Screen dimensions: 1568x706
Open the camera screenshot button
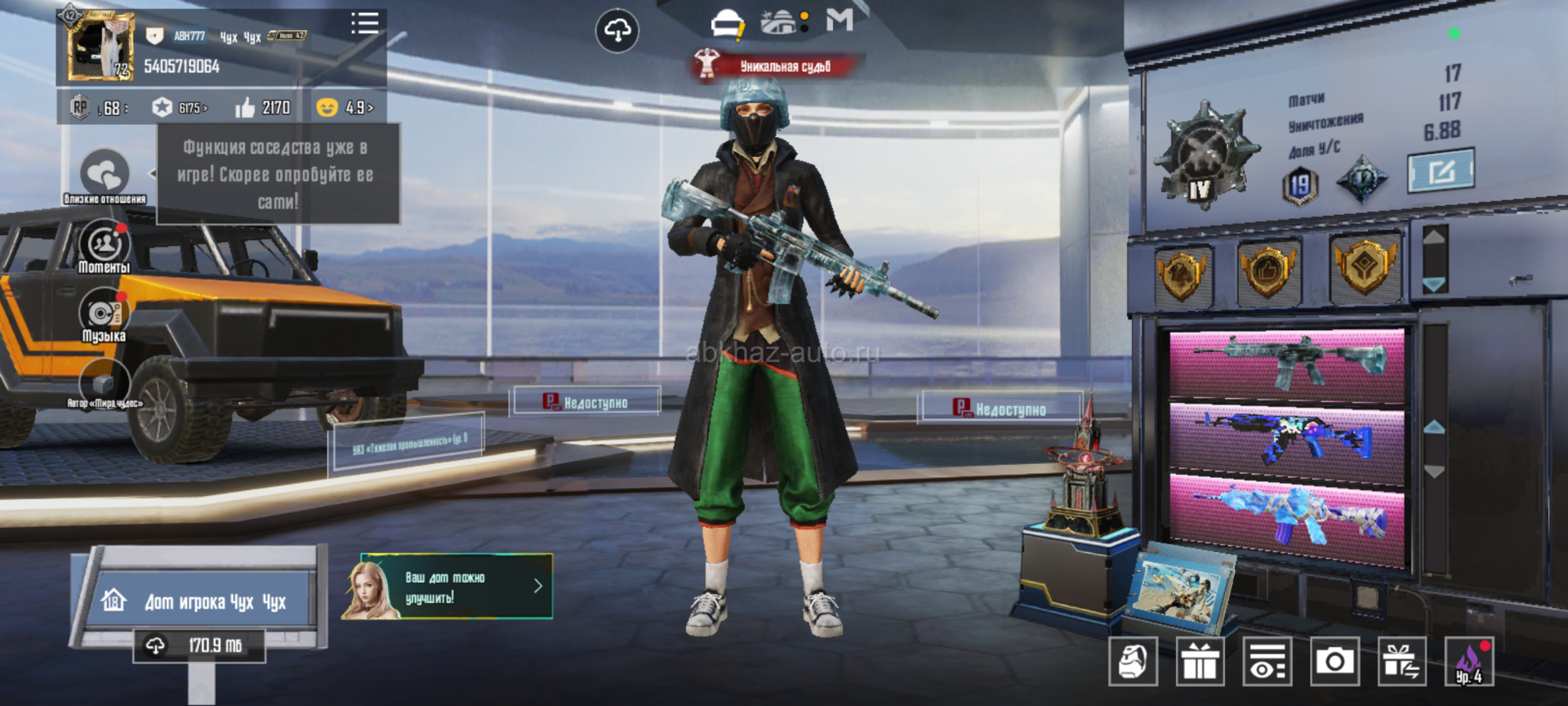(1334, 660)
